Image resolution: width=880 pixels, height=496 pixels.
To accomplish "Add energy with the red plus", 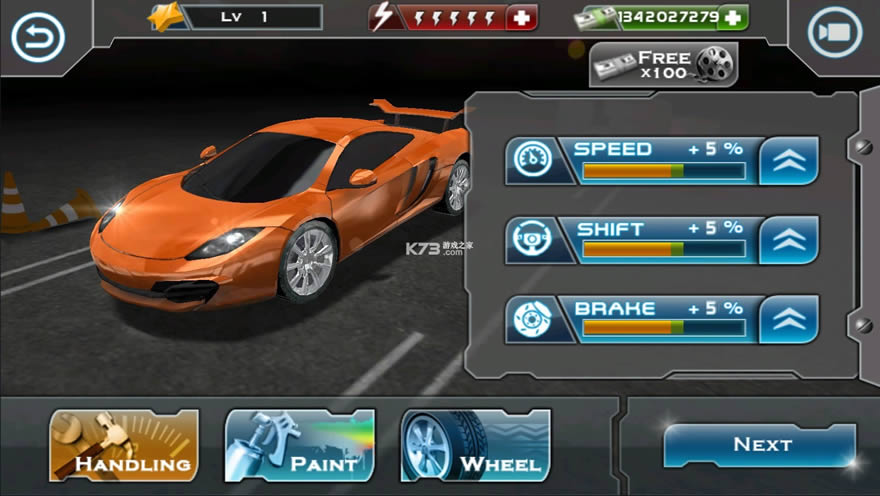I will [521, 18].
